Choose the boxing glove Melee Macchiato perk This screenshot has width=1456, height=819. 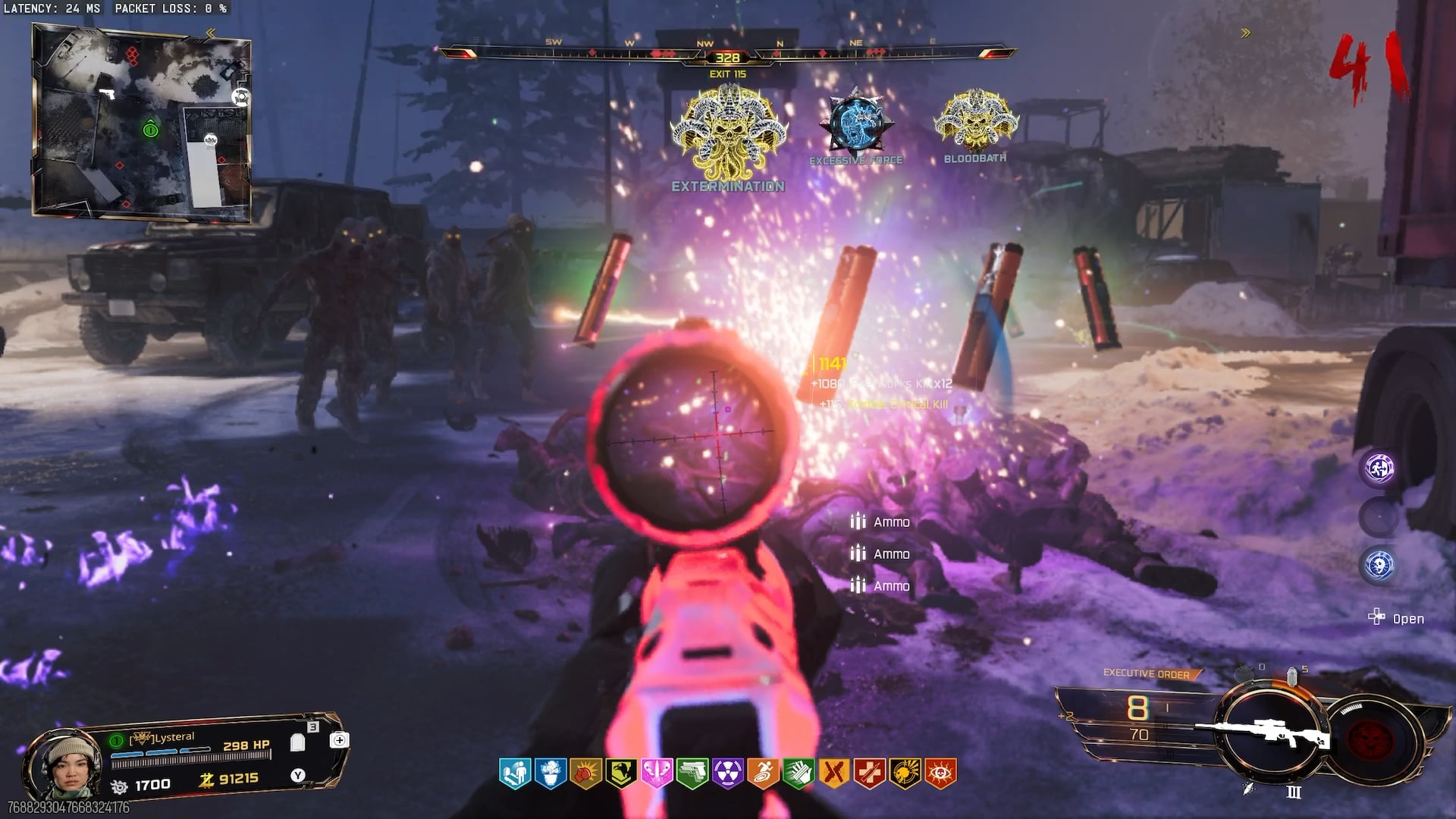[x=585, y=773]
